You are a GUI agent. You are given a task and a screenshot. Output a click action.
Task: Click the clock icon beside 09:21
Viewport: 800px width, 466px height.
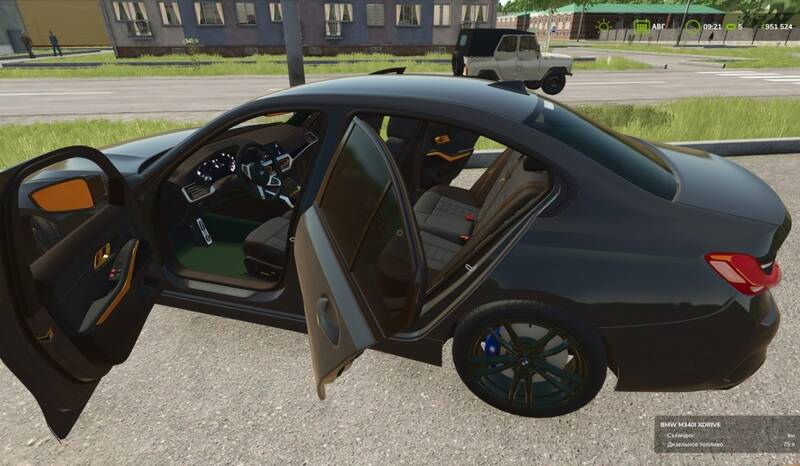coord(693,26)
